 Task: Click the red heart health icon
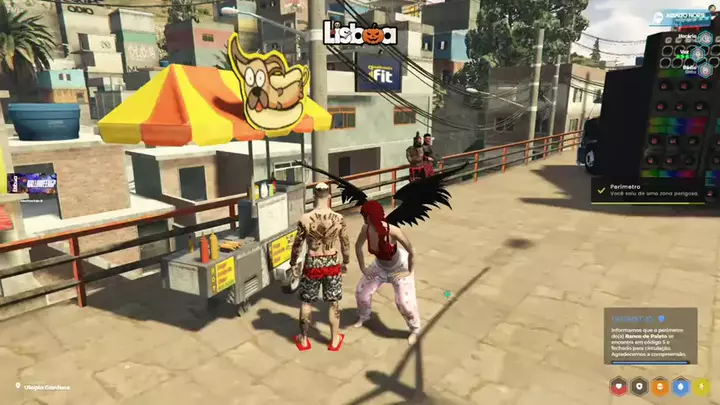617,385
